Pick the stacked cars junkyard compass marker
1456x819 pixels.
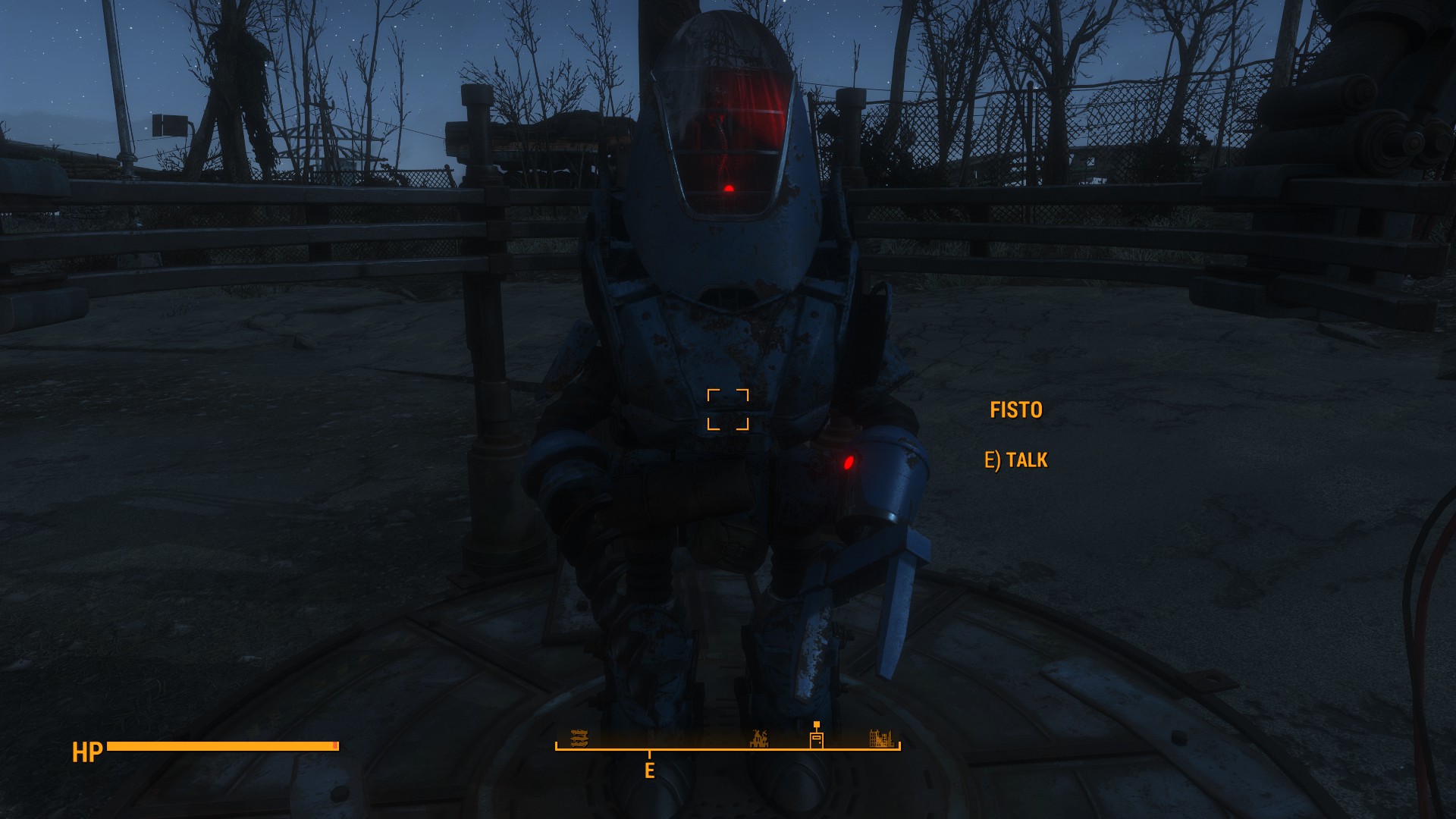[x=579, y=738]
